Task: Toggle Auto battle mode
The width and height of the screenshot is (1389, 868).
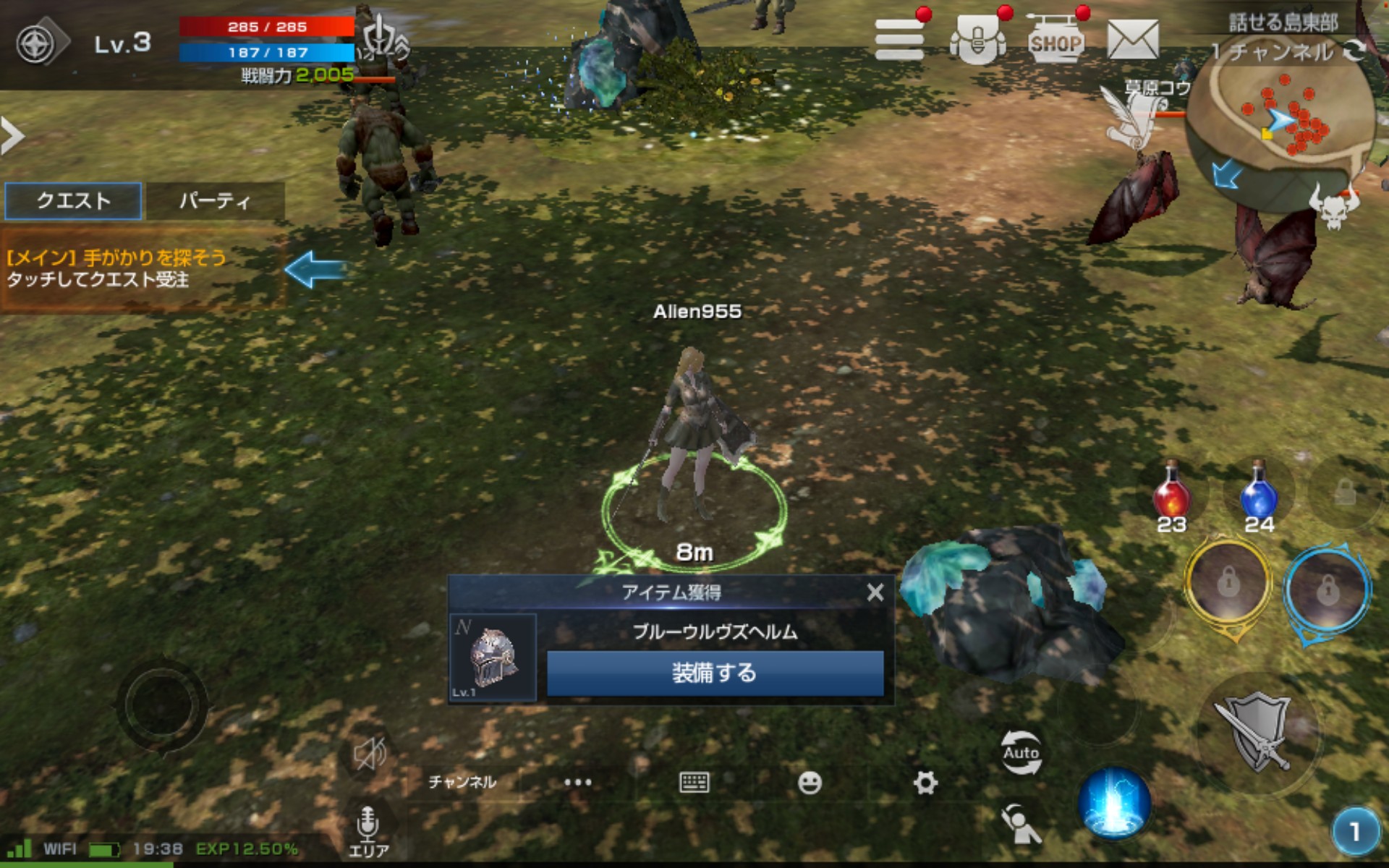Action: 1021,752
